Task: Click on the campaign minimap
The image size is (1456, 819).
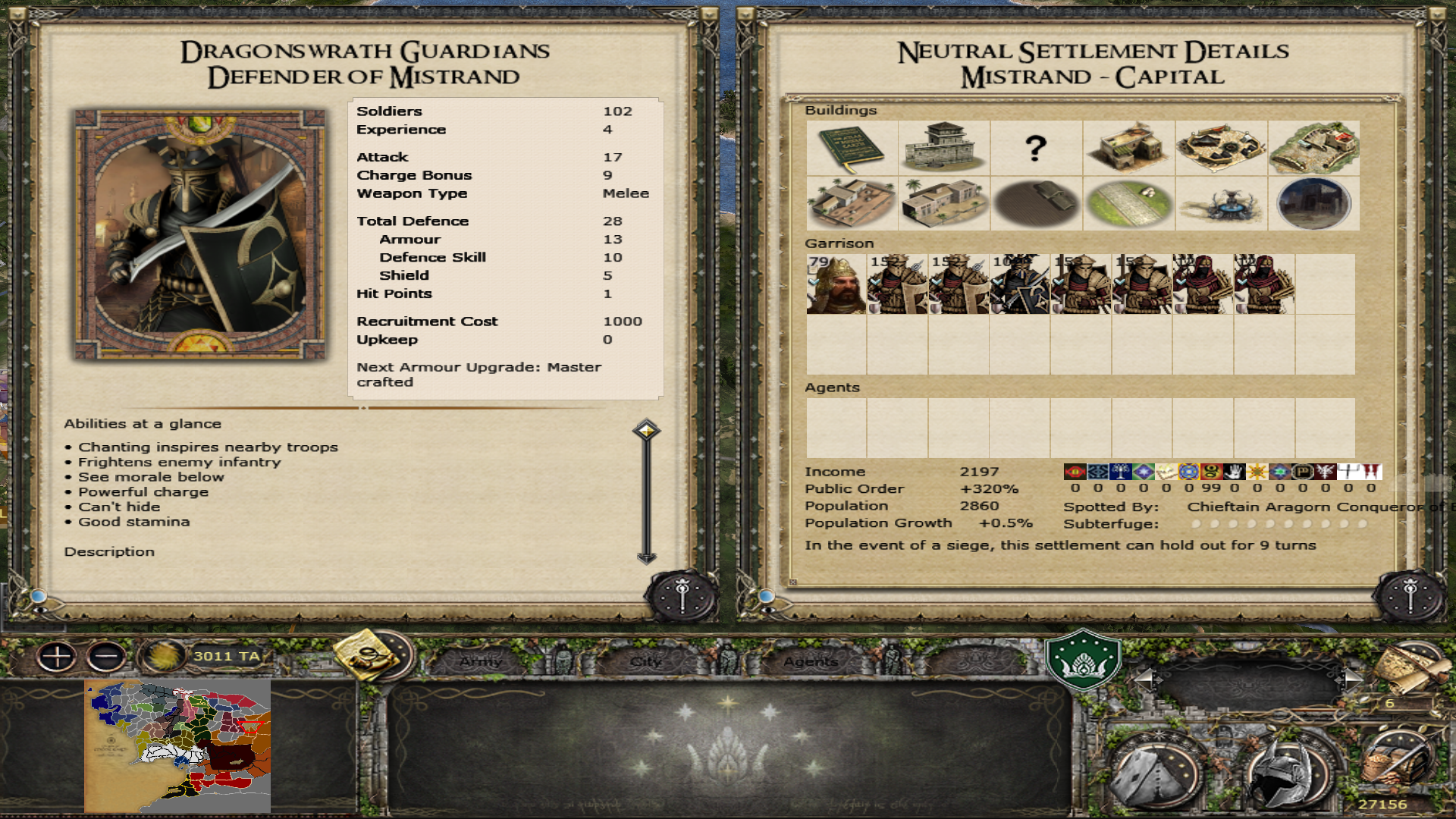Action: click(177, 746)
